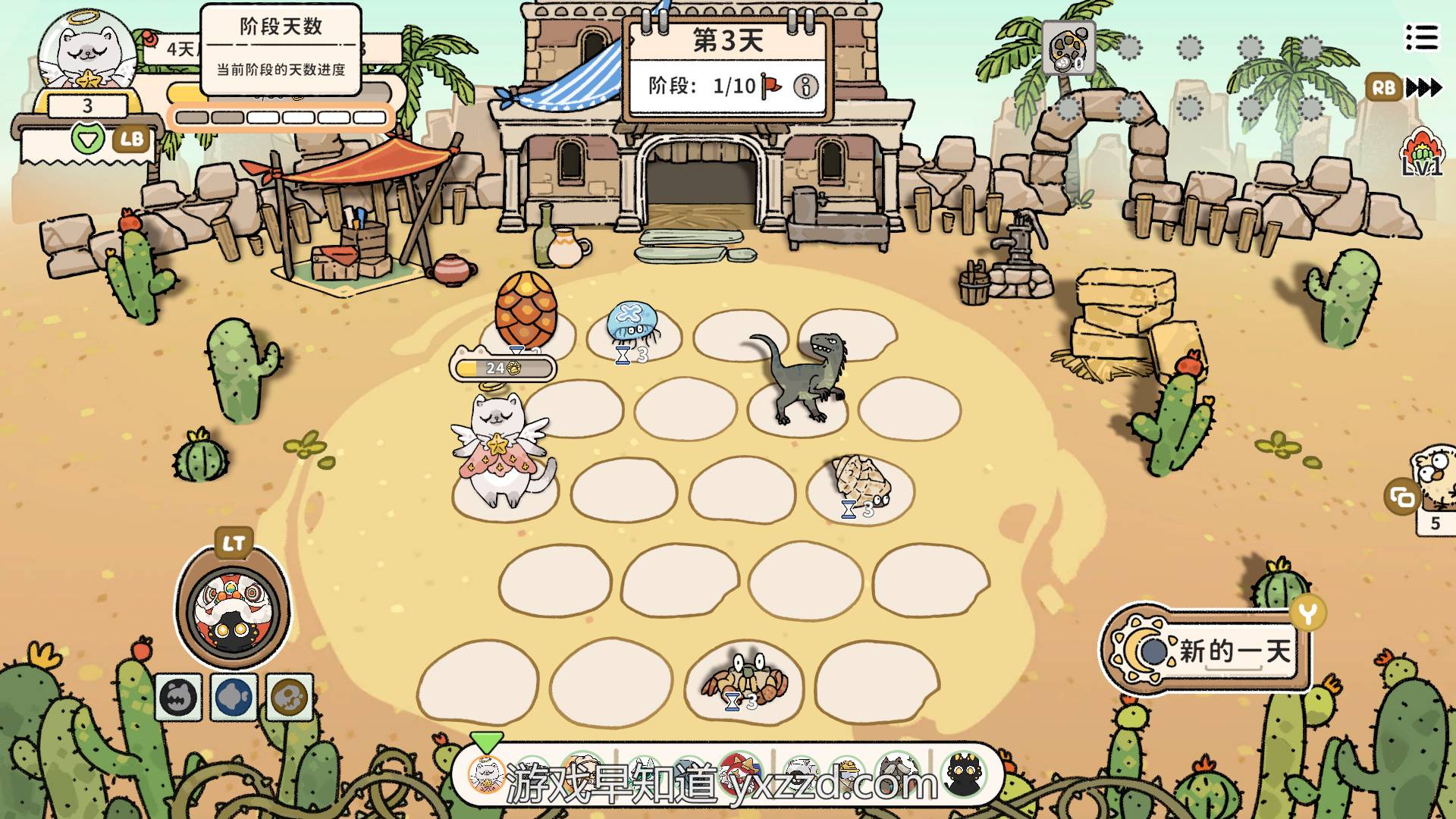
Task: Toggle the green heart icon
Action: [x=89, y=139]
